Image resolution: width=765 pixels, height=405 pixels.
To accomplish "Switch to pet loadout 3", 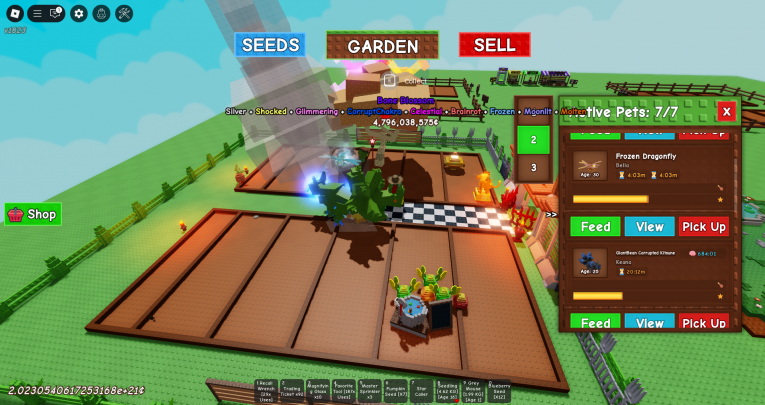I will [533, 168].
